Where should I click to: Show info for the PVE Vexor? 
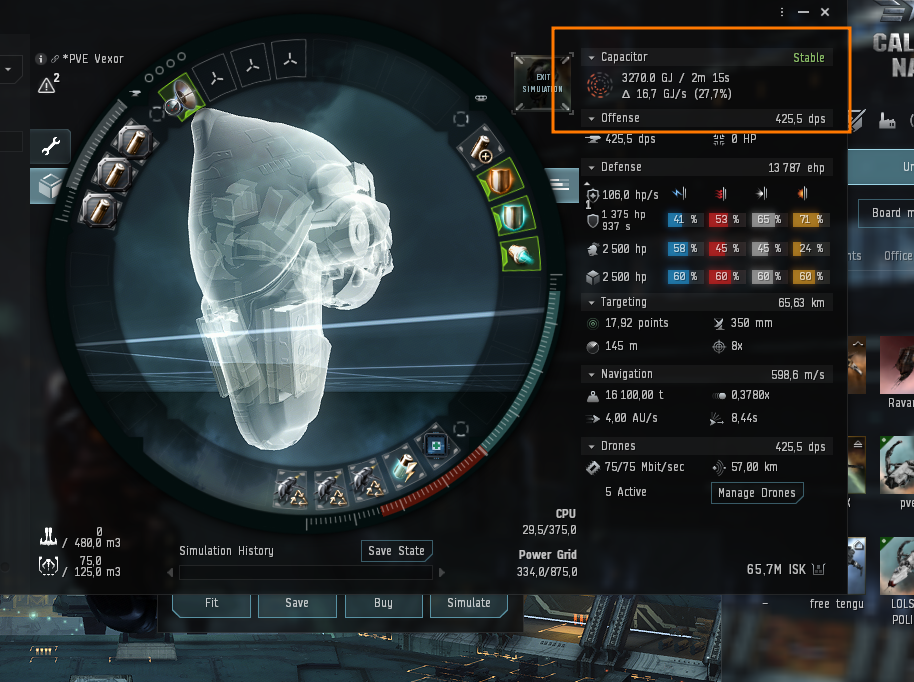point(41,59)
